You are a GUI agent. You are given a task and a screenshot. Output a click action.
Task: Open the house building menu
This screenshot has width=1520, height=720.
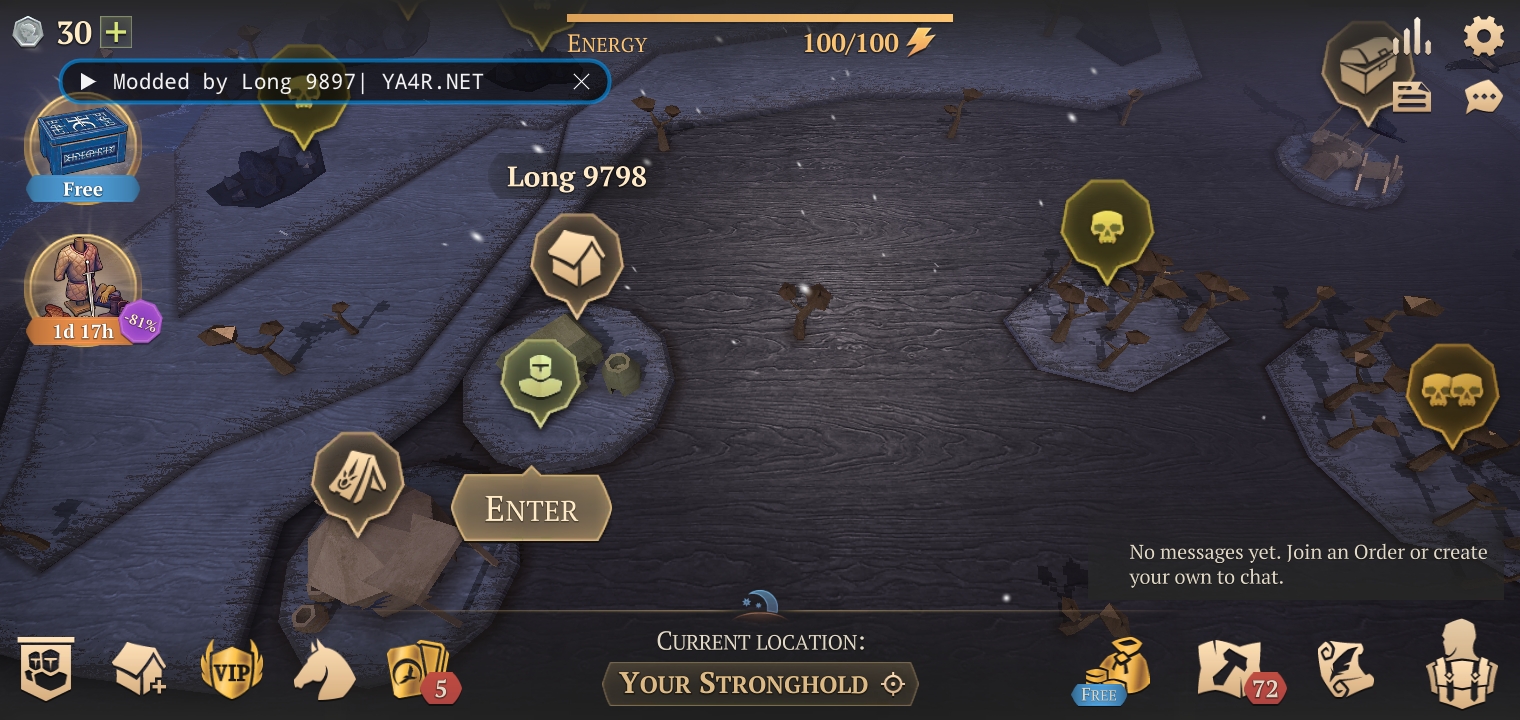point(139,669)
